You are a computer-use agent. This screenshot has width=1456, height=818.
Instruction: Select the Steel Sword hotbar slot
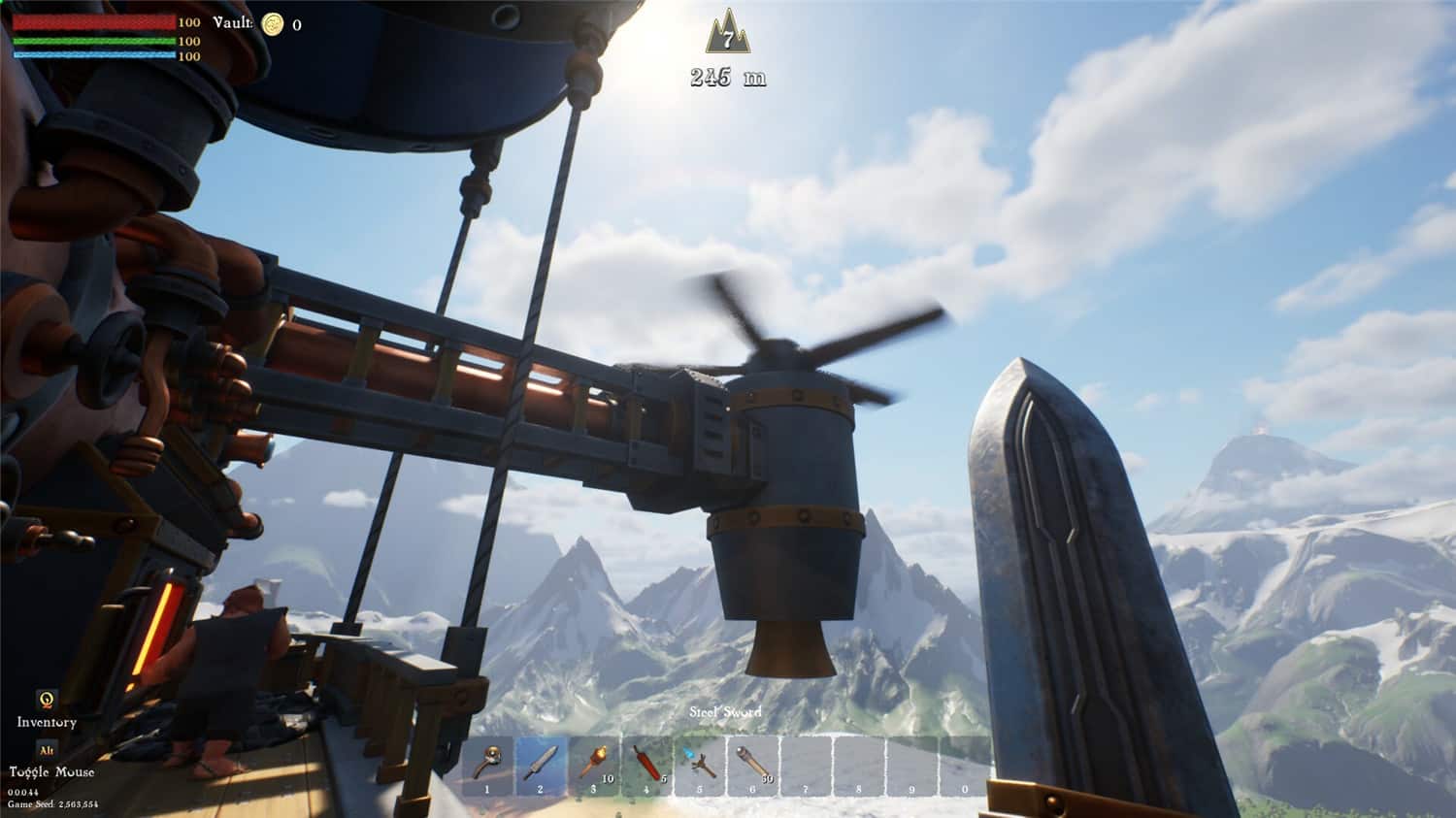[x=541, y=765]
